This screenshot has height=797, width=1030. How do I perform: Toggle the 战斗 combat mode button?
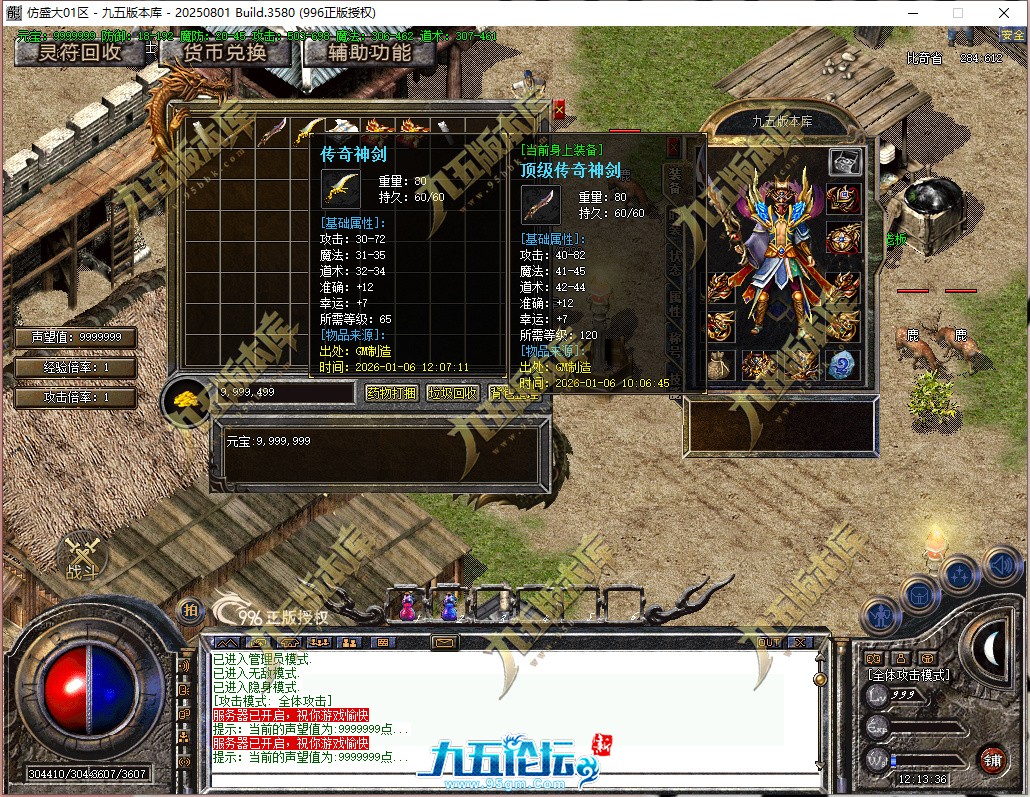[x=79, y=558]
